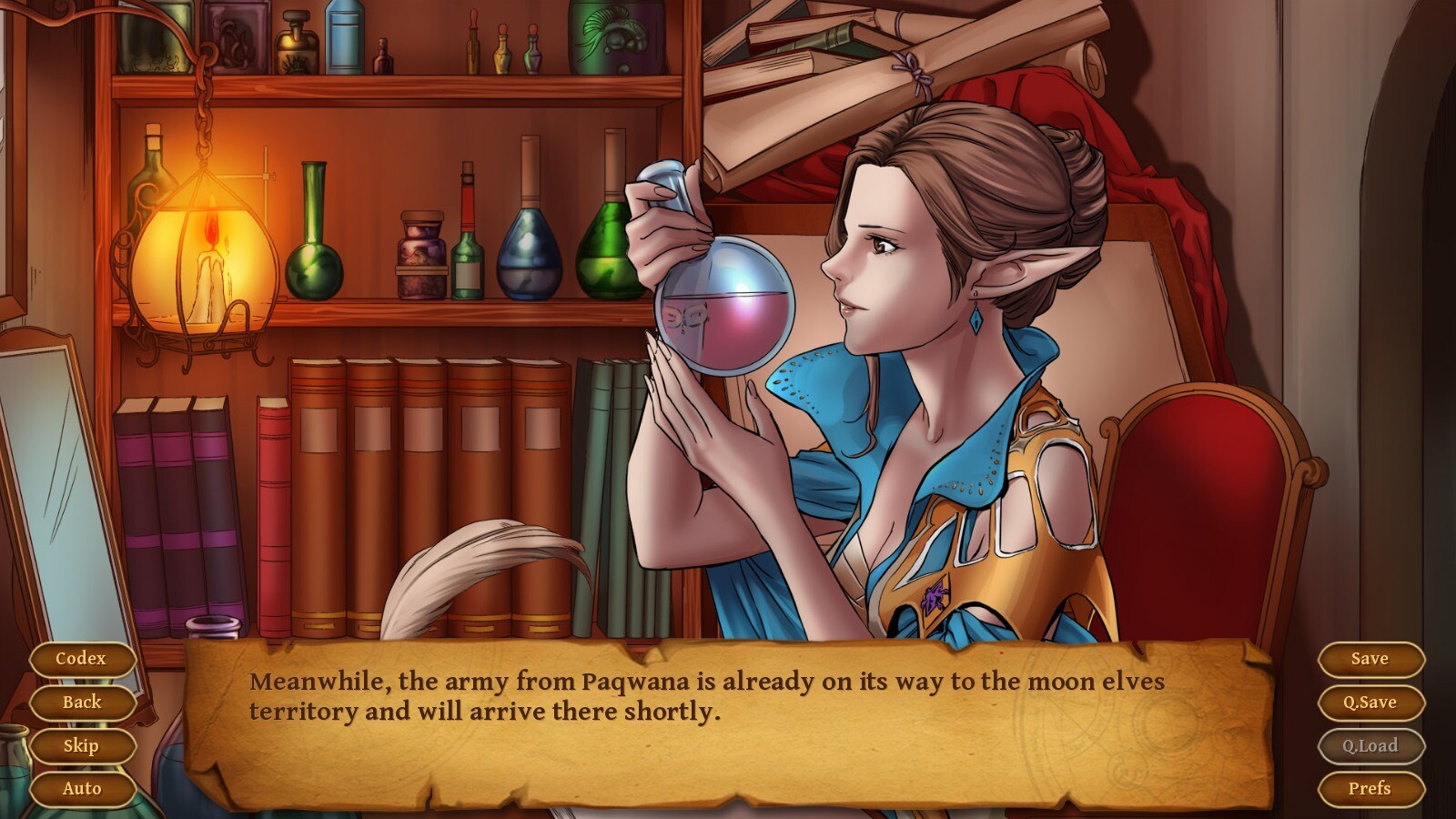
Task: Perform a Quick Save
Action: (1370, 702)
